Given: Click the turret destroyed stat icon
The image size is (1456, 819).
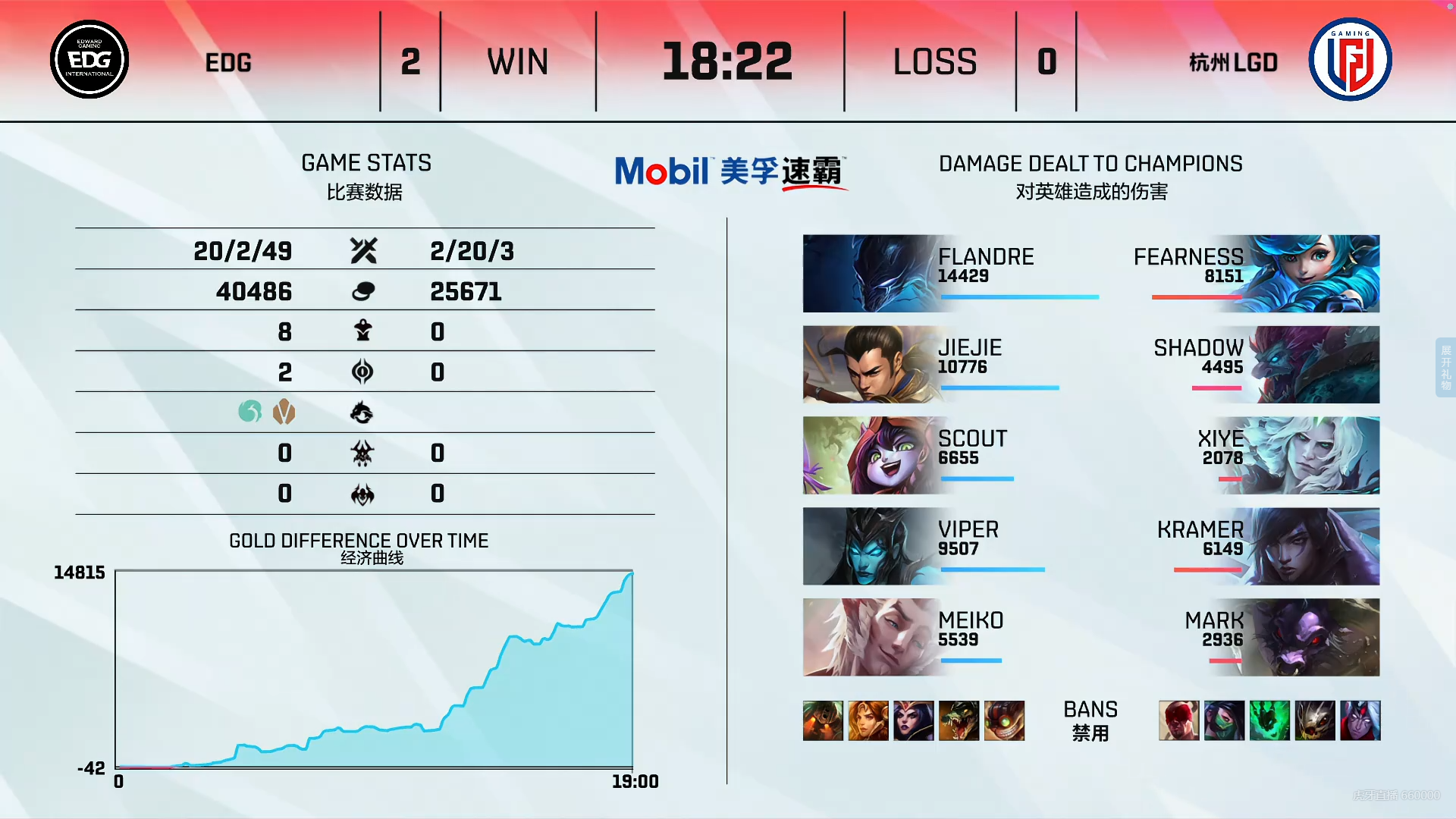Looking at the screenshot, I should (362, 331).
